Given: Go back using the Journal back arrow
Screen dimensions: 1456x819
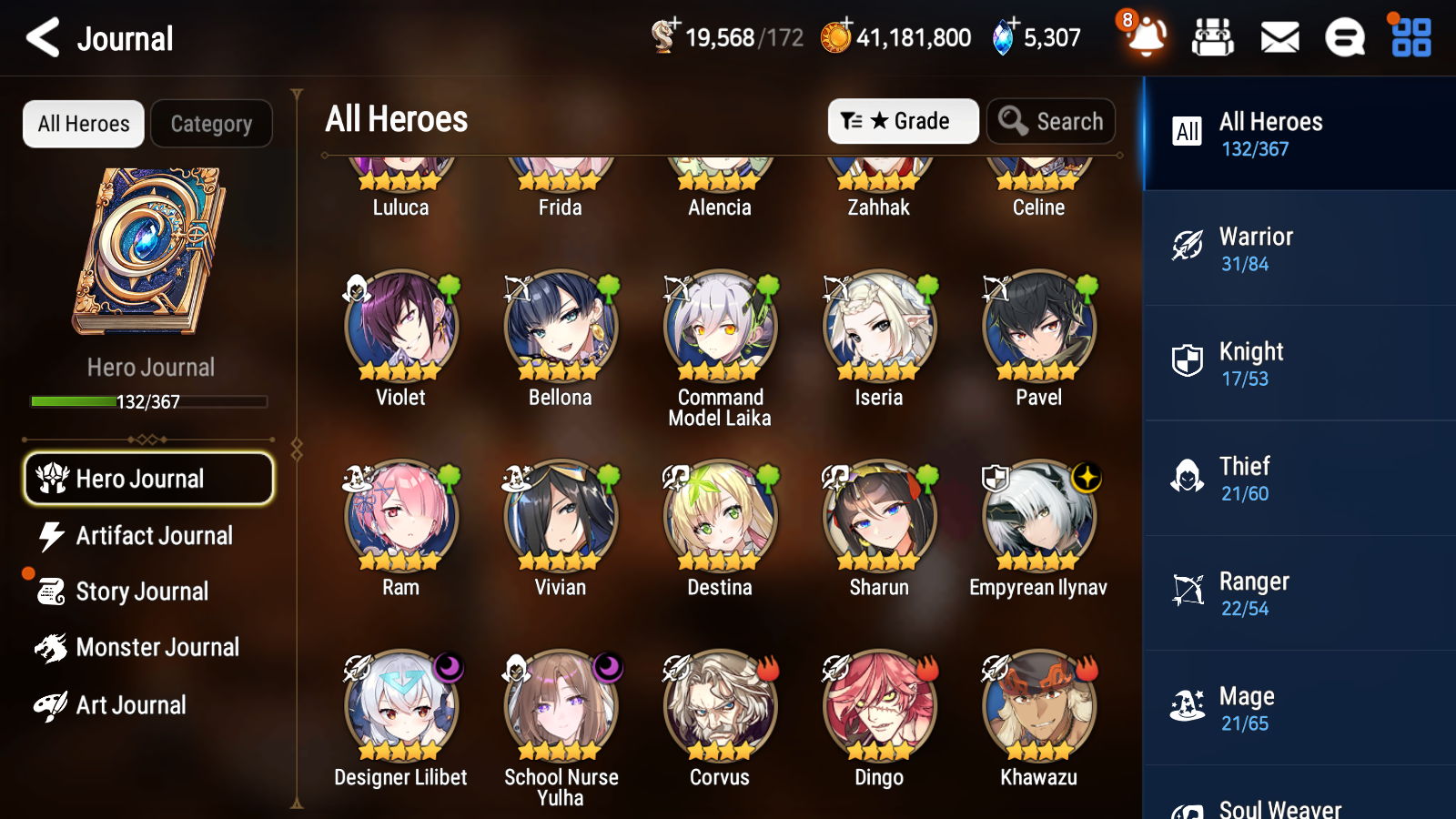Looking at the screenshot, I should (x=41, y=37).
